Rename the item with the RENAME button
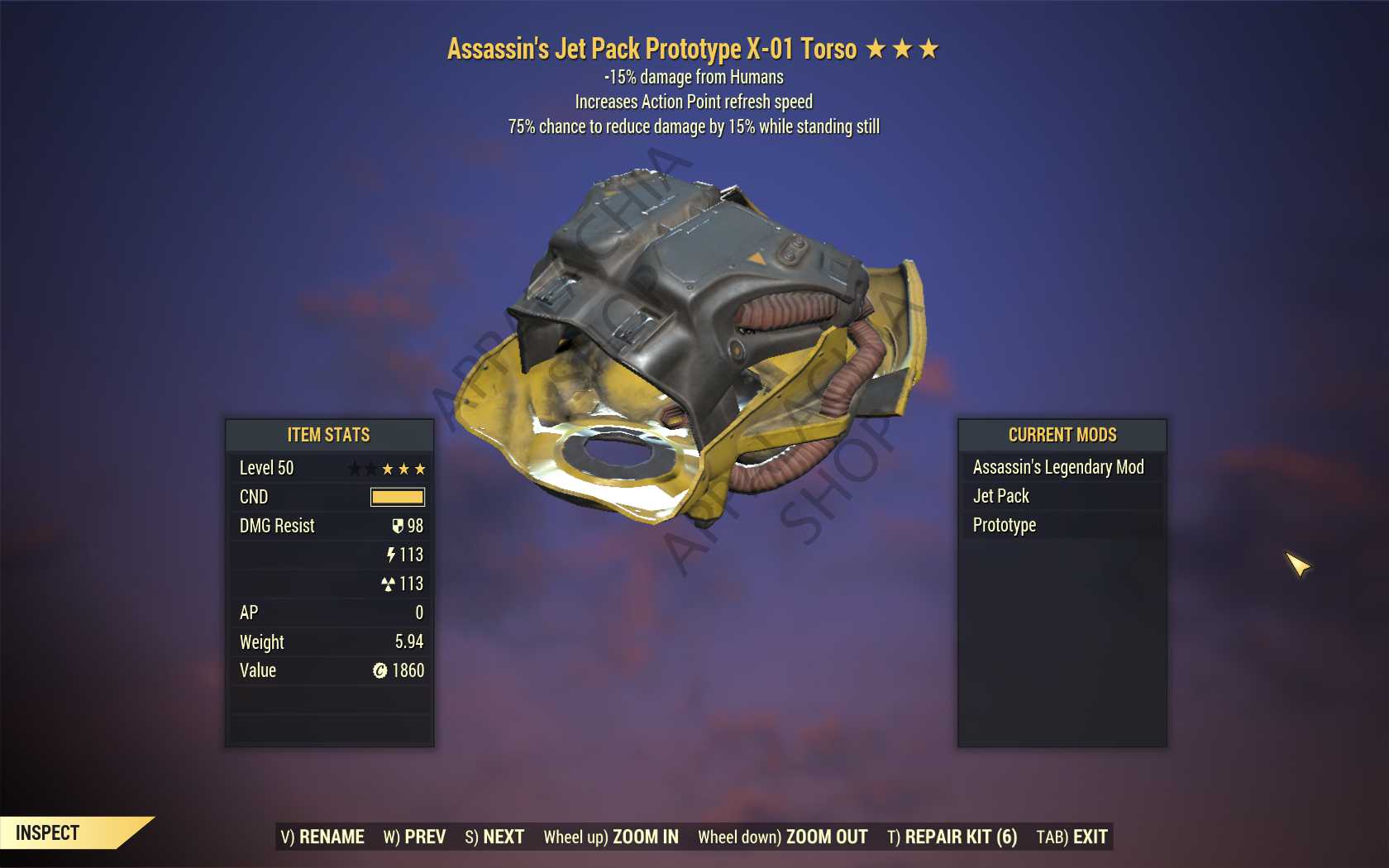Image resolution: width=1389 pixels, height=868 pixels. 322,837
